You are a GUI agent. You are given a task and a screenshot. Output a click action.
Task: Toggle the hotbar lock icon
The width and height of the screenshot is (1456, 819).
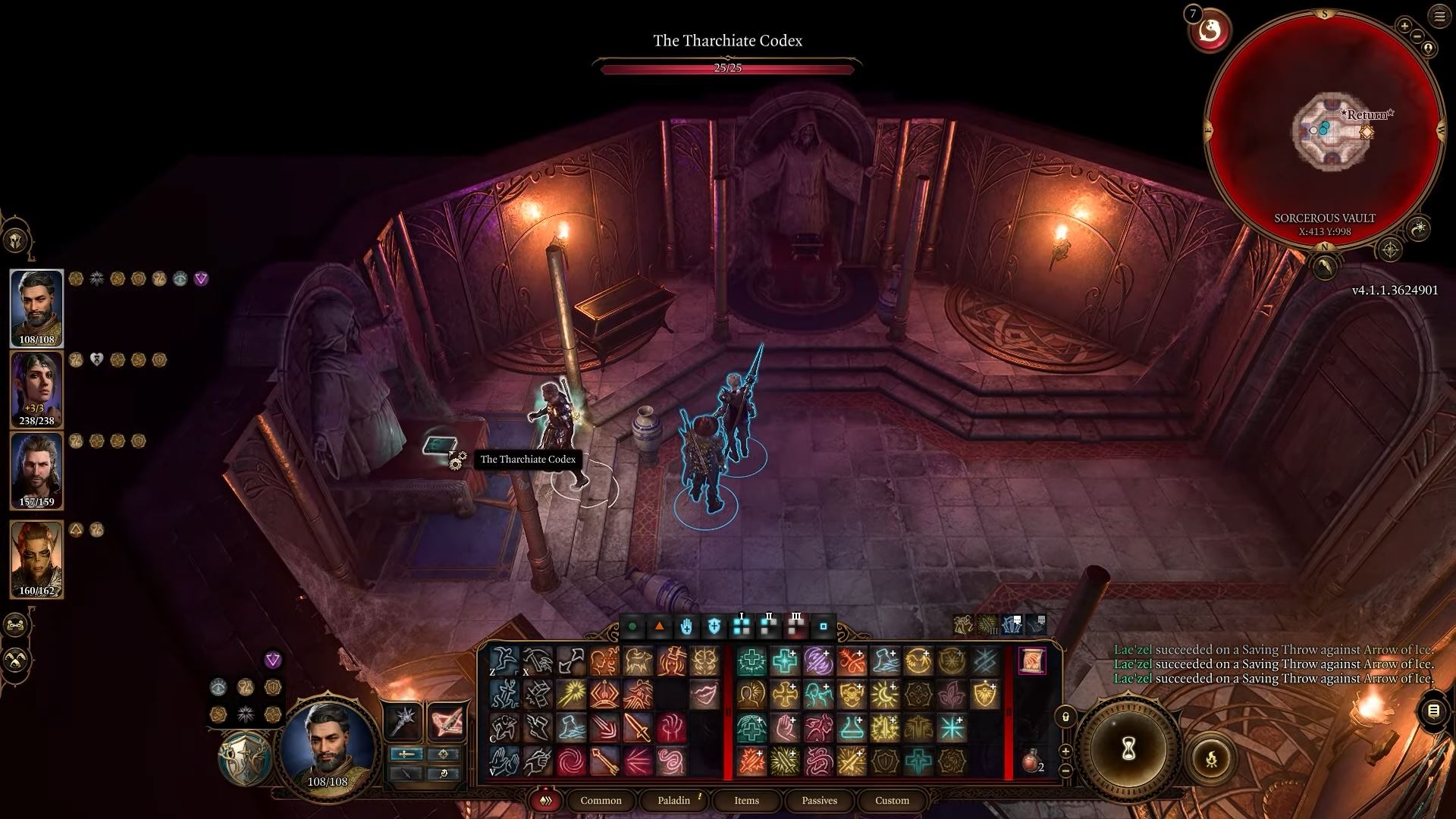tap(1065, 717)
